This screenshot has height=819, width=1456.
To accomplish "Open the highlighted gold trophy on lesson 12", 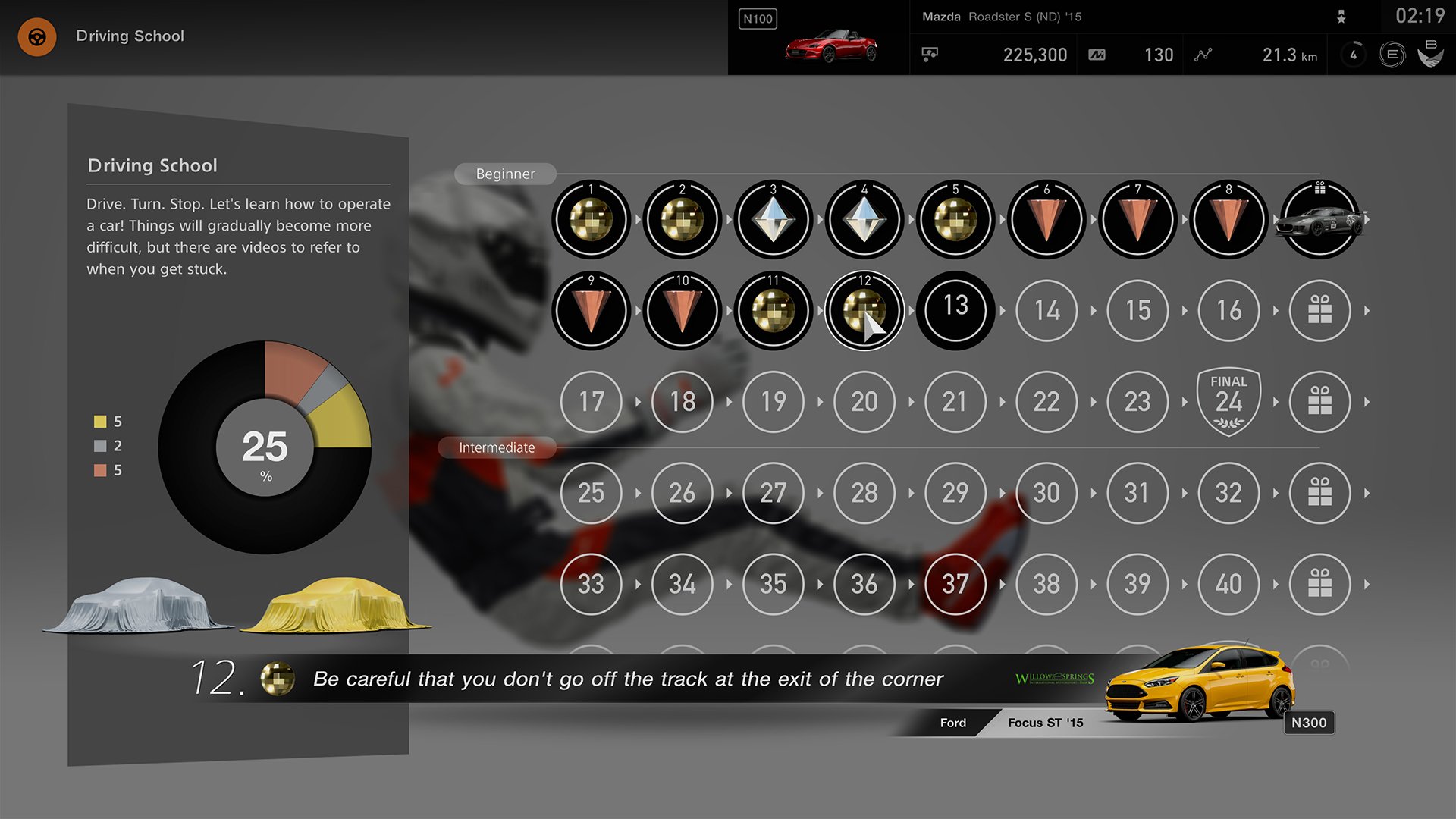I will [x=864, y=311].
